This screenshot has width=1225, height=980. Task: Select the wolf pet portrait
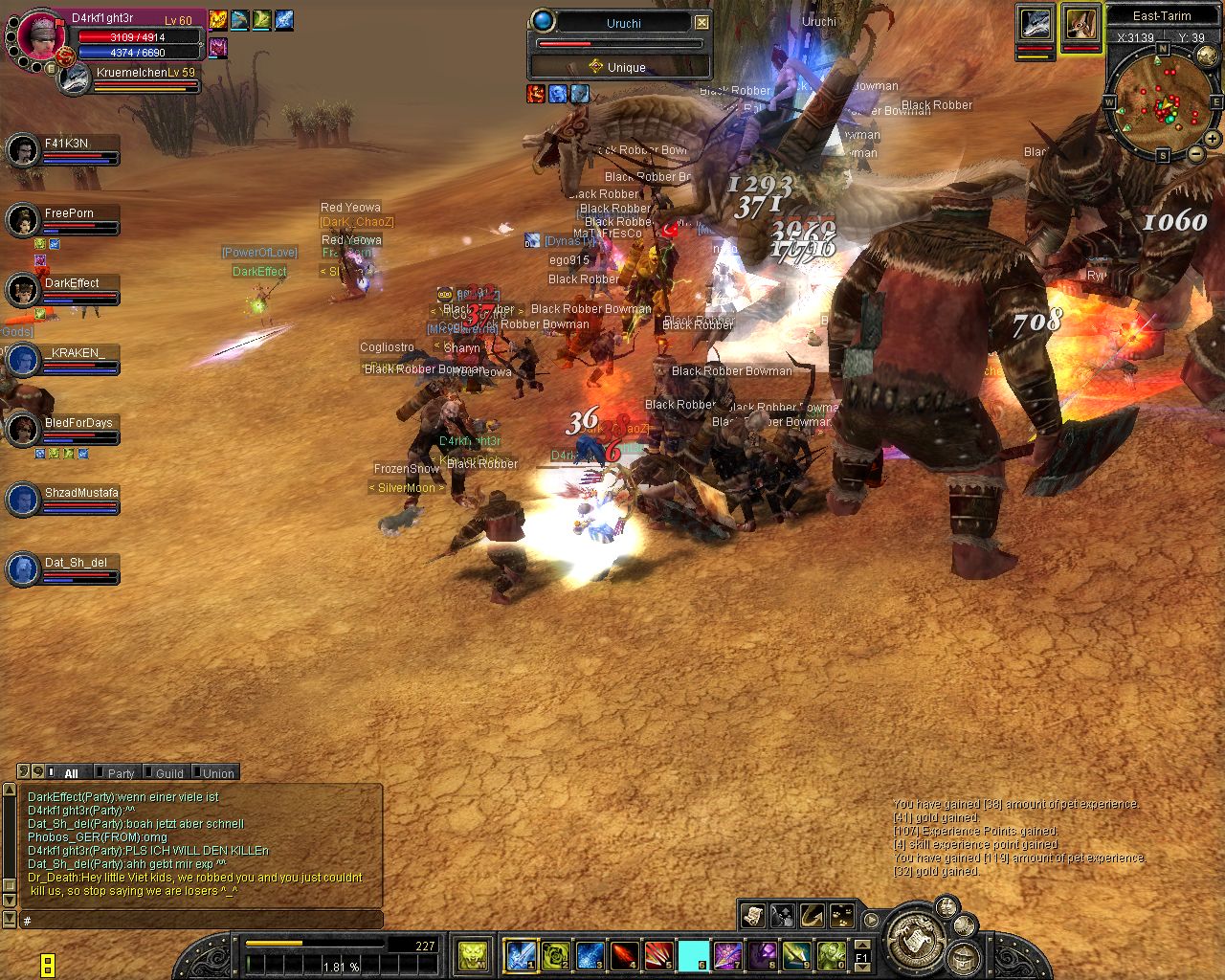click(x=1036, y=24)
